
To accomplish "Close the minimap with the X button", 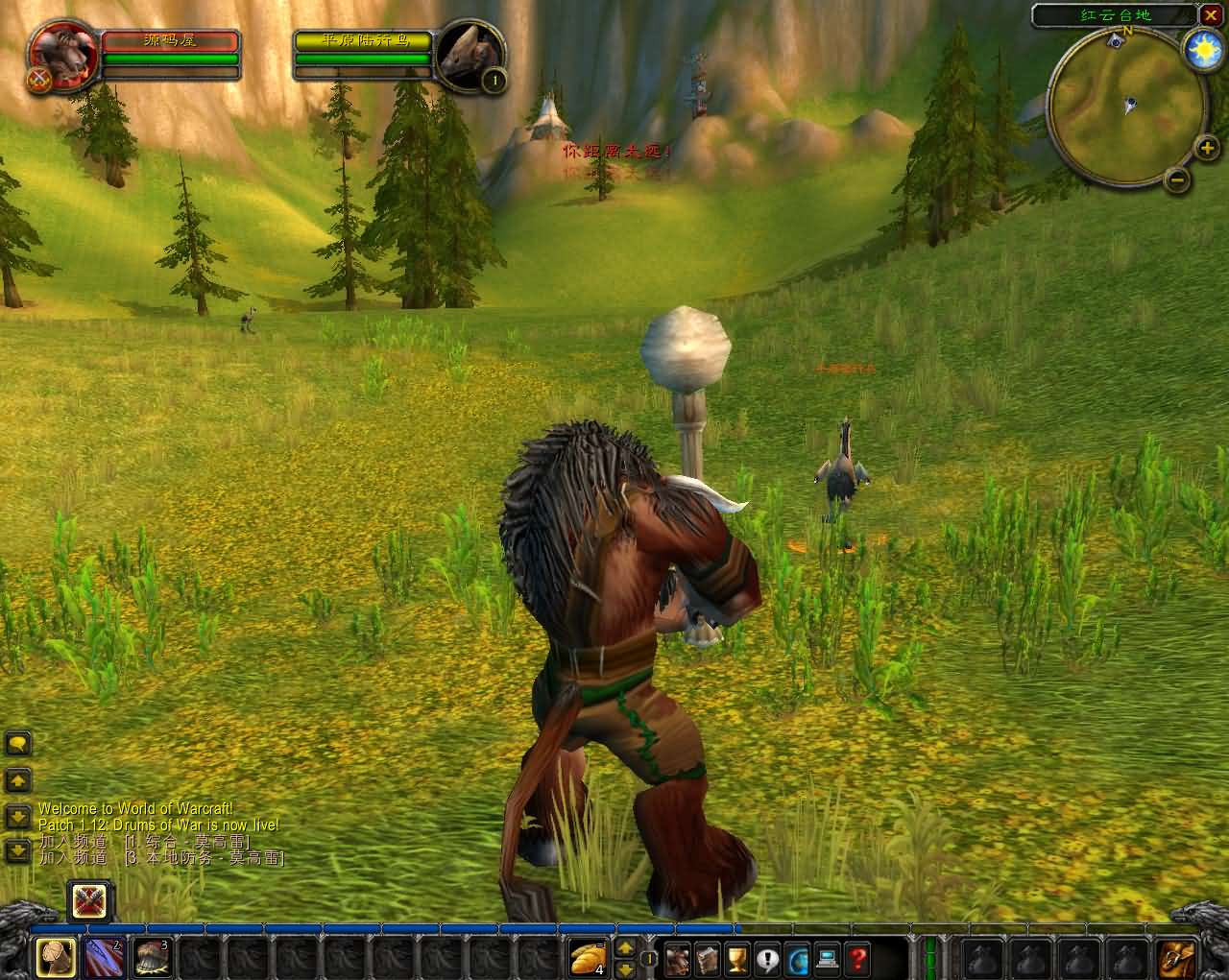I will pyautogui.click(x=1210, y=14).
